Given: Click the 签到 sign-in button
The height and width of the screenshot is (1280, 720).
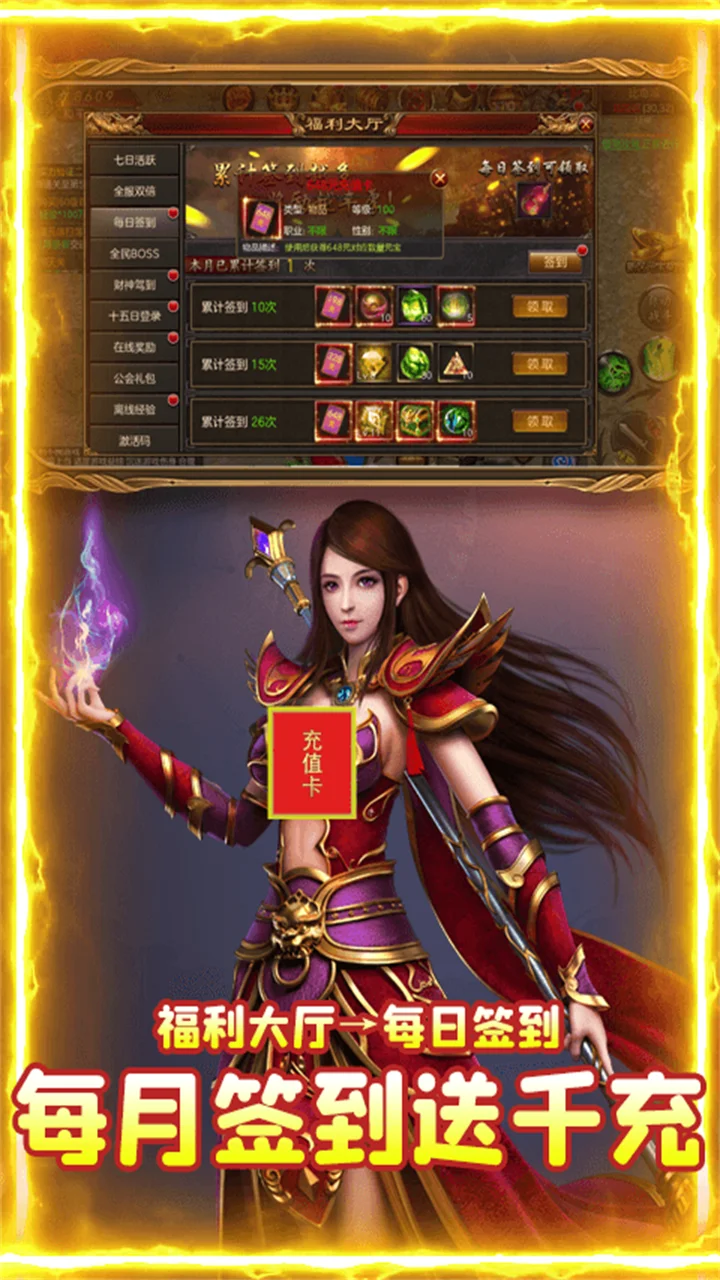Looking at the screenshot, I should tap(554, 262).
